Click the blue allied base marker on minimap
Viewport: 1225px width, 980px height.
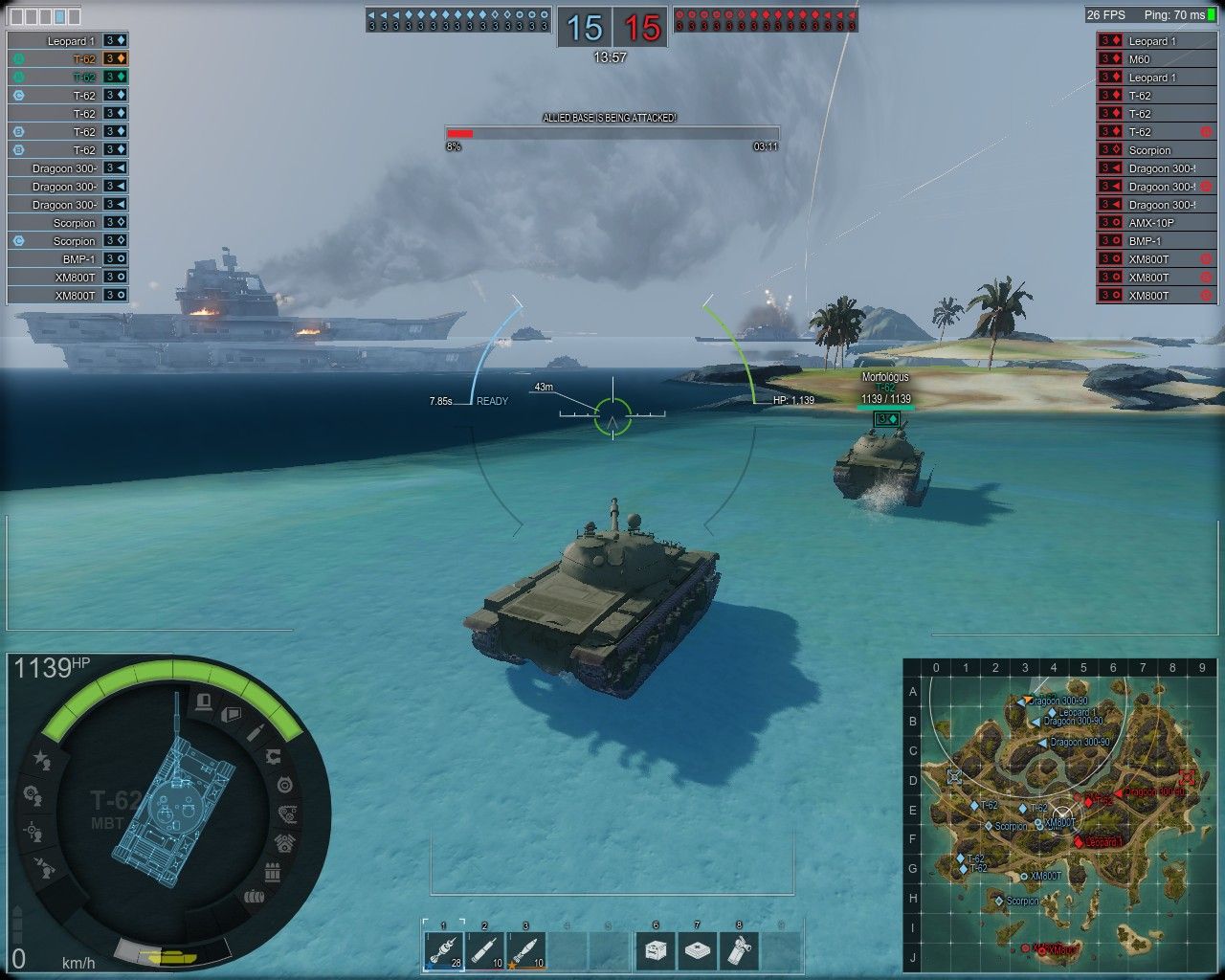pos(954,776)
